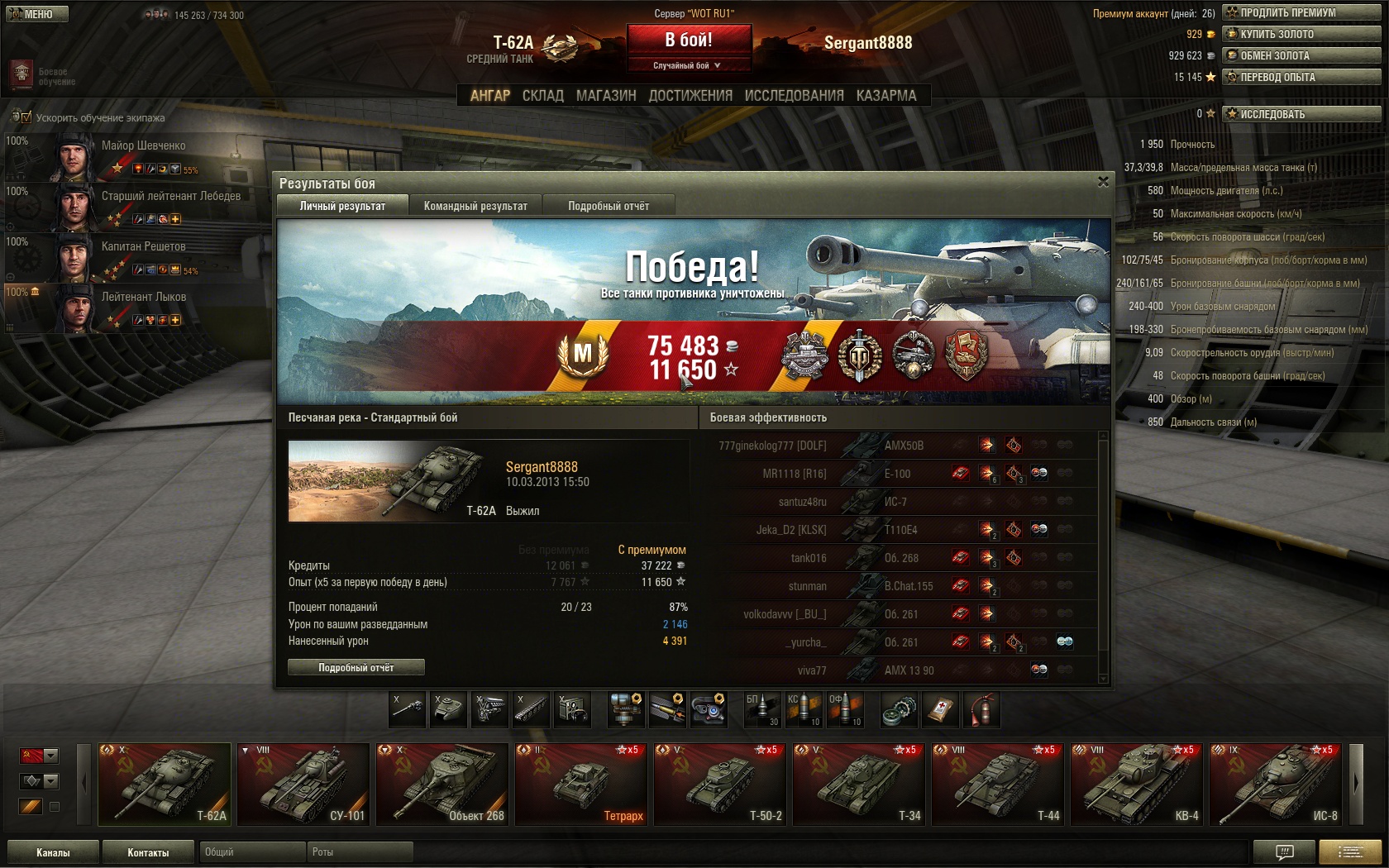This screenshot has height=868, width=1389.
Task: Open the Меню button
Action: [37, 14]
